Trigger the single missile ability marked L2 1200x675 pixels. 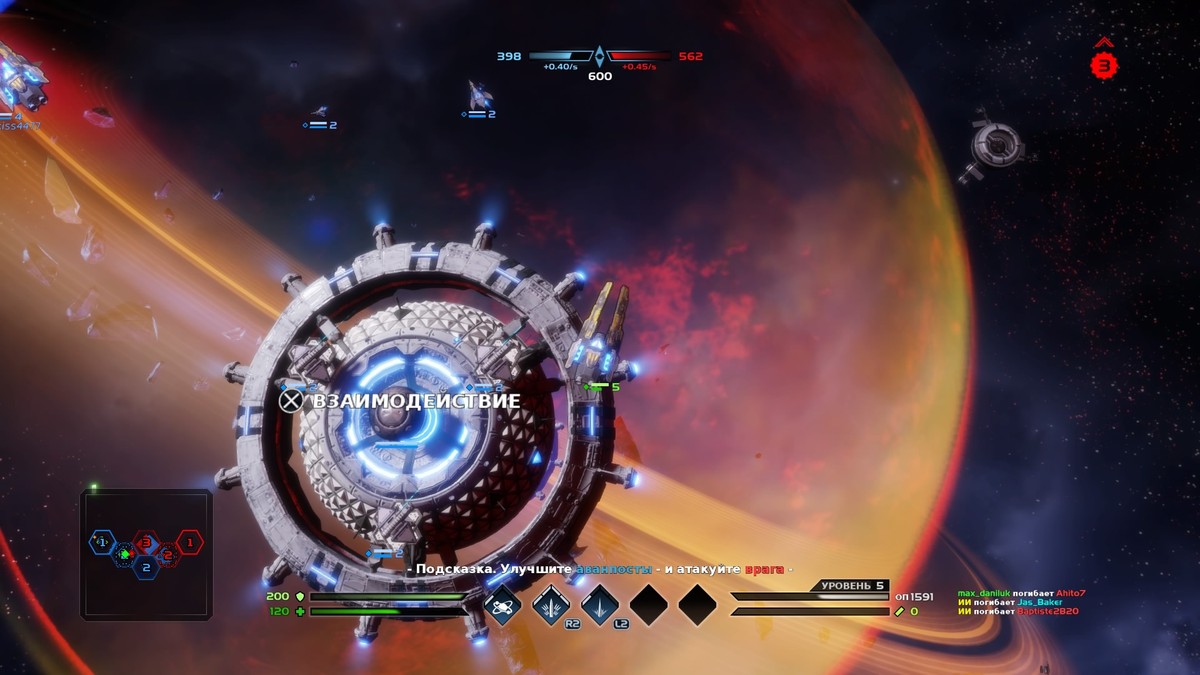[599, 604]
